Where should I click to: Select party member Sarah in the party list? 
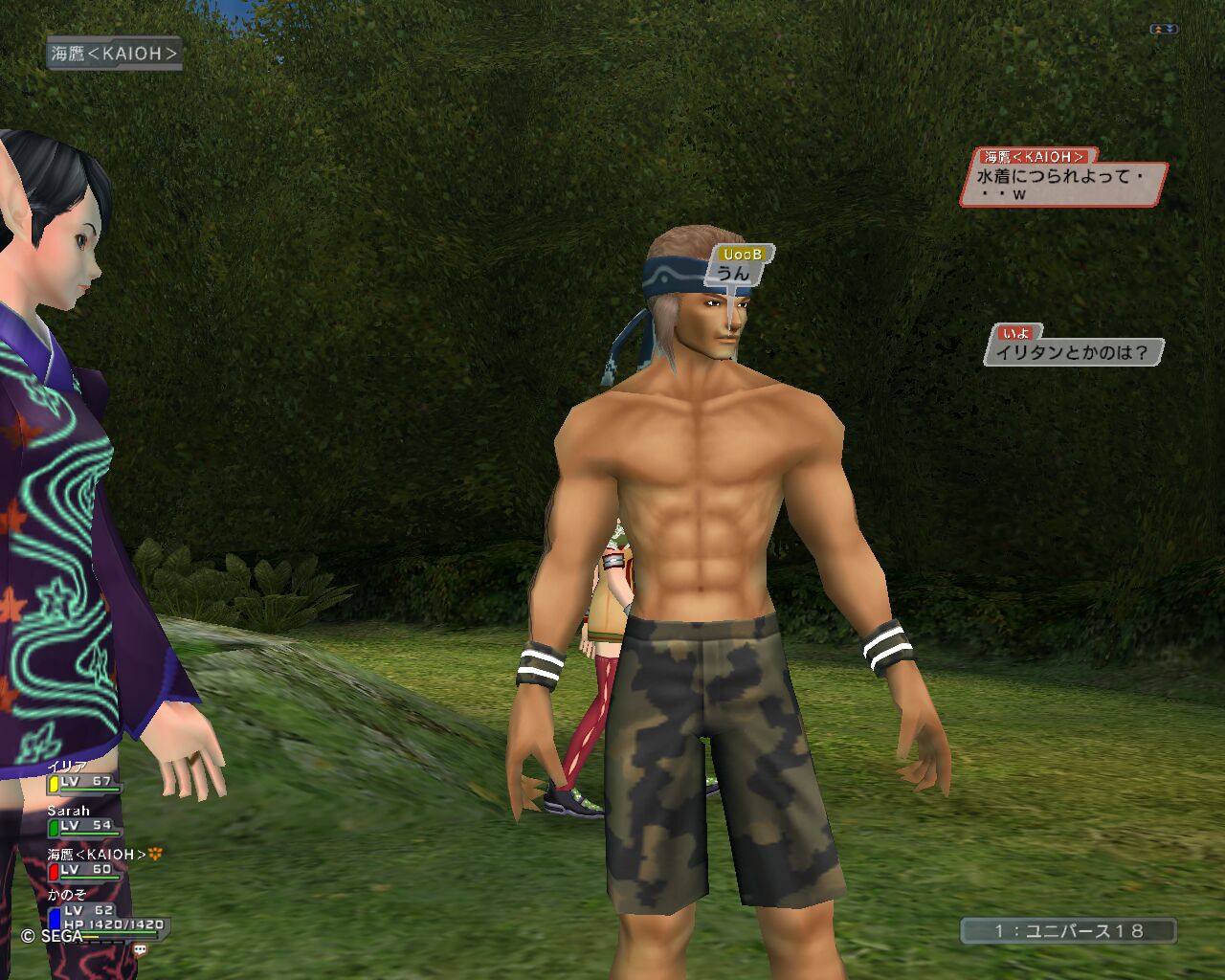pos(82,819)
